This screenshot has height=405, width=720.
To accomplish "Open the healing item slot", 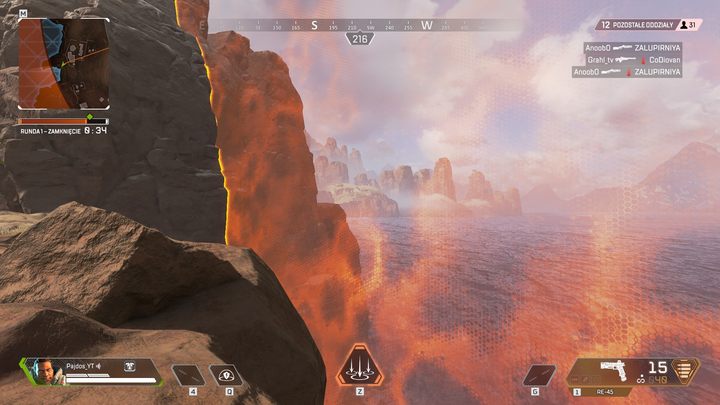I will click(x=187, y=375).
